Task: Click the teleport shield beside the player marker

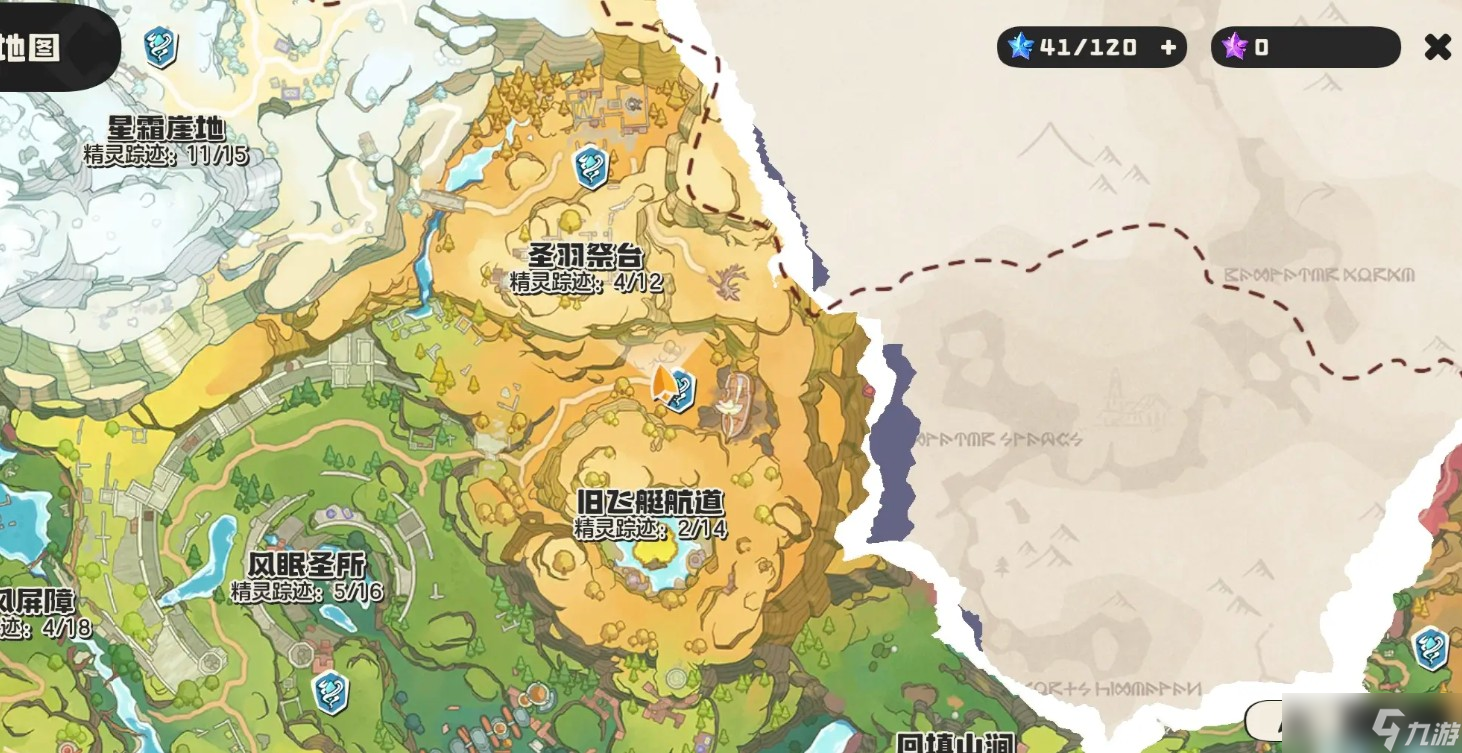Action: 684,393
